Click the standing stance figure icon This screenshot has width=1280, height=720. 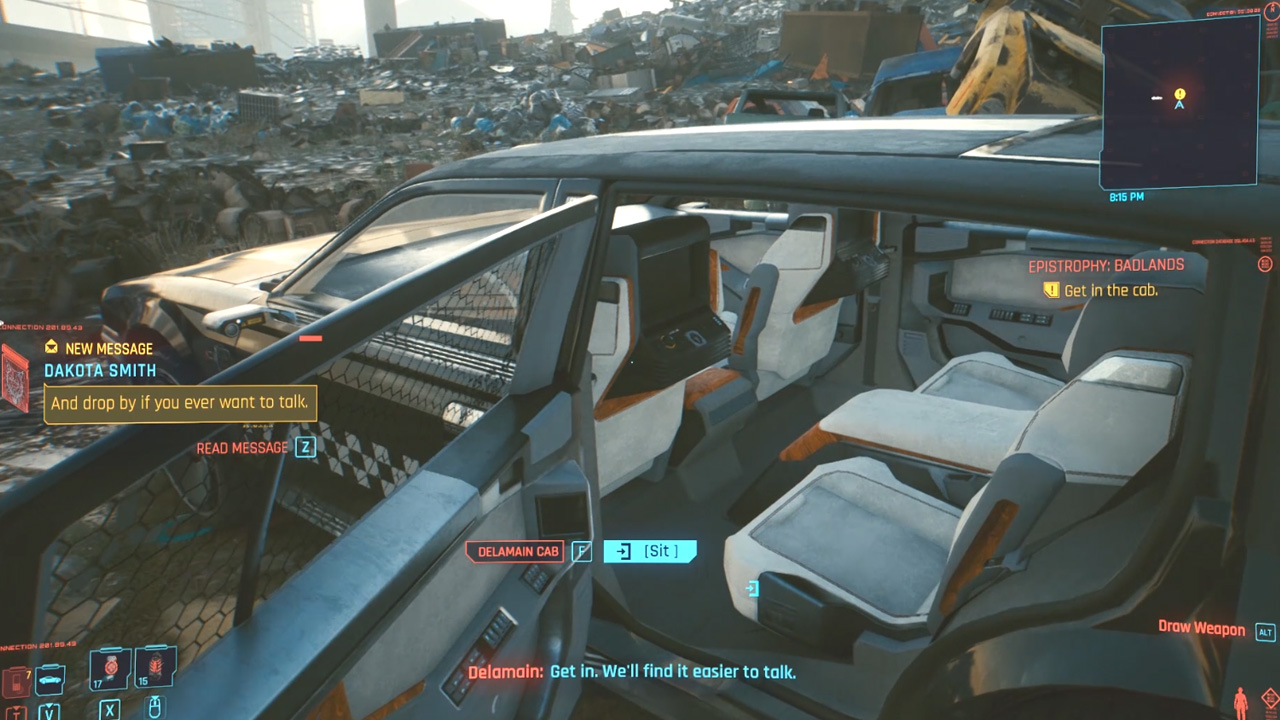point(1240,700)
